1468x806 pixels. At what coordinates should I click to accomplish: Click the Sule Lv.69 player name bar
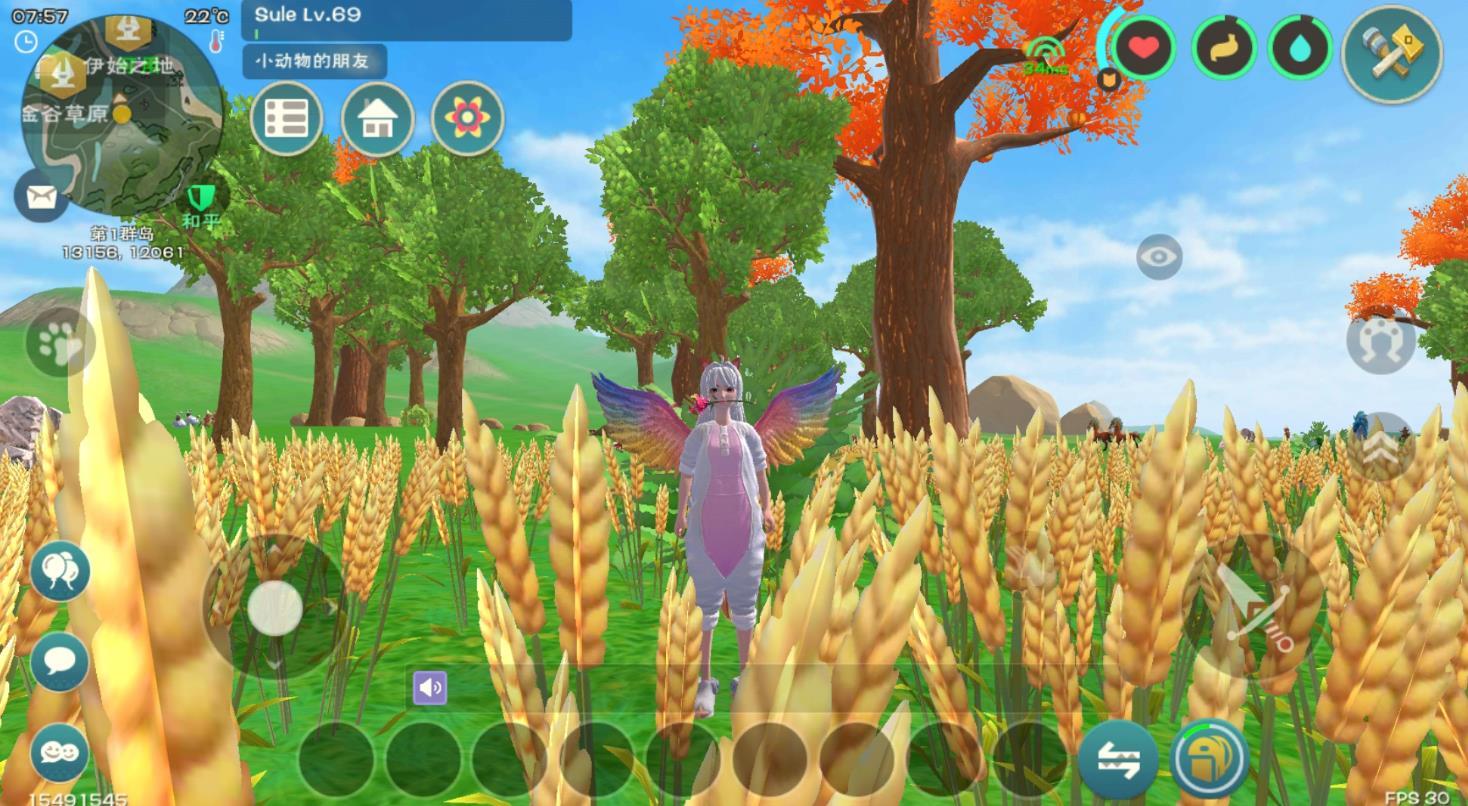pyautogui.click(x=406, y=19)
